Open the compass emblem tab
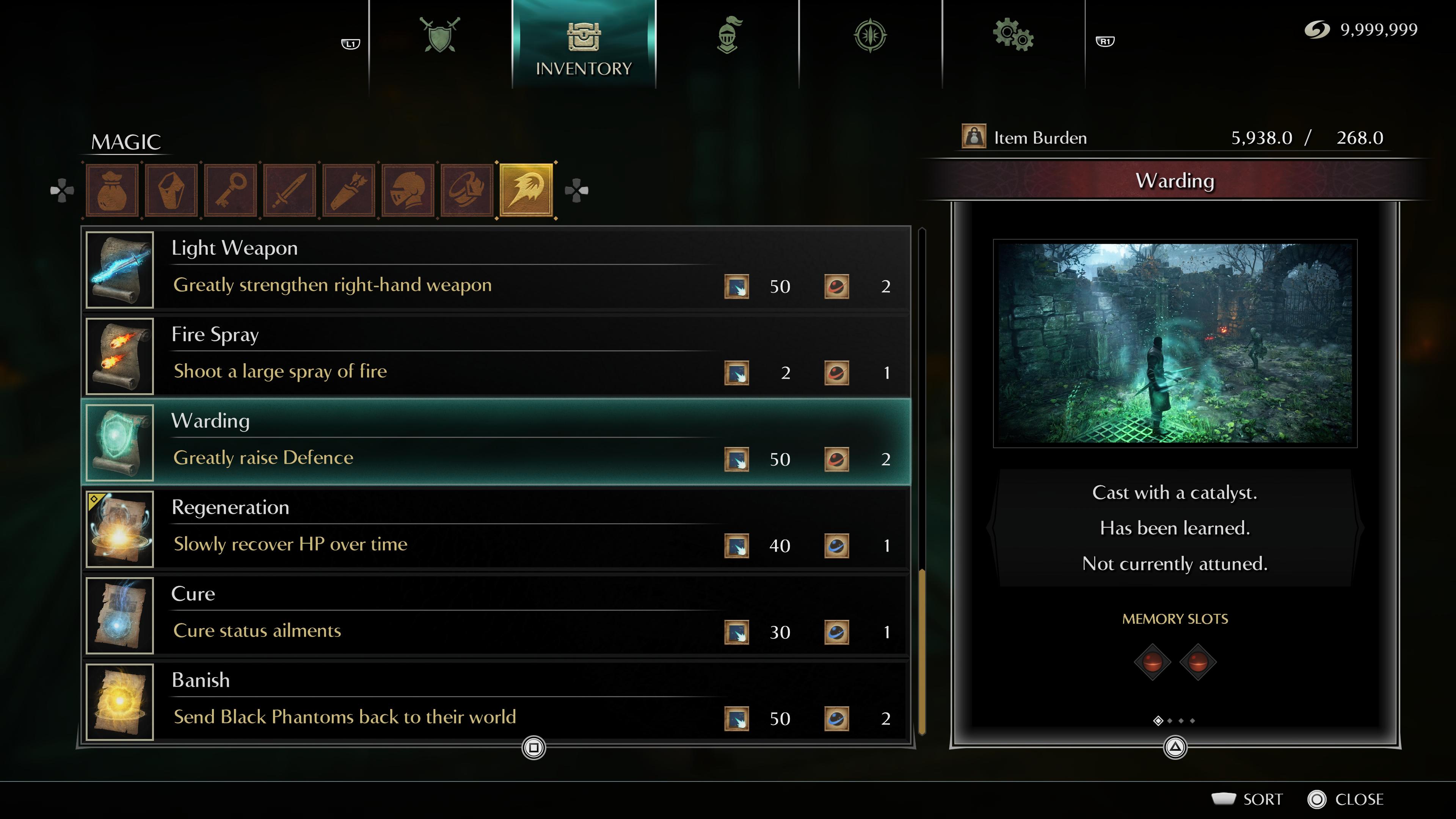The height and width of the screenshot is (819, 1456). point(870,35)
